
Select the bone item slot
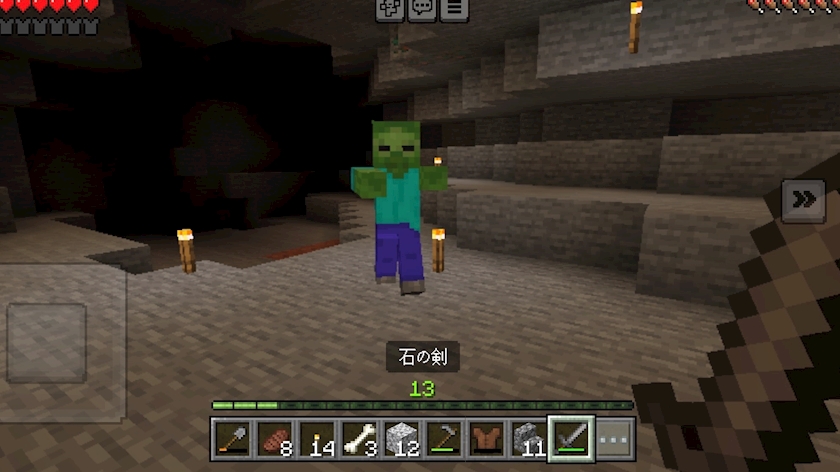(x=358, y=437)
